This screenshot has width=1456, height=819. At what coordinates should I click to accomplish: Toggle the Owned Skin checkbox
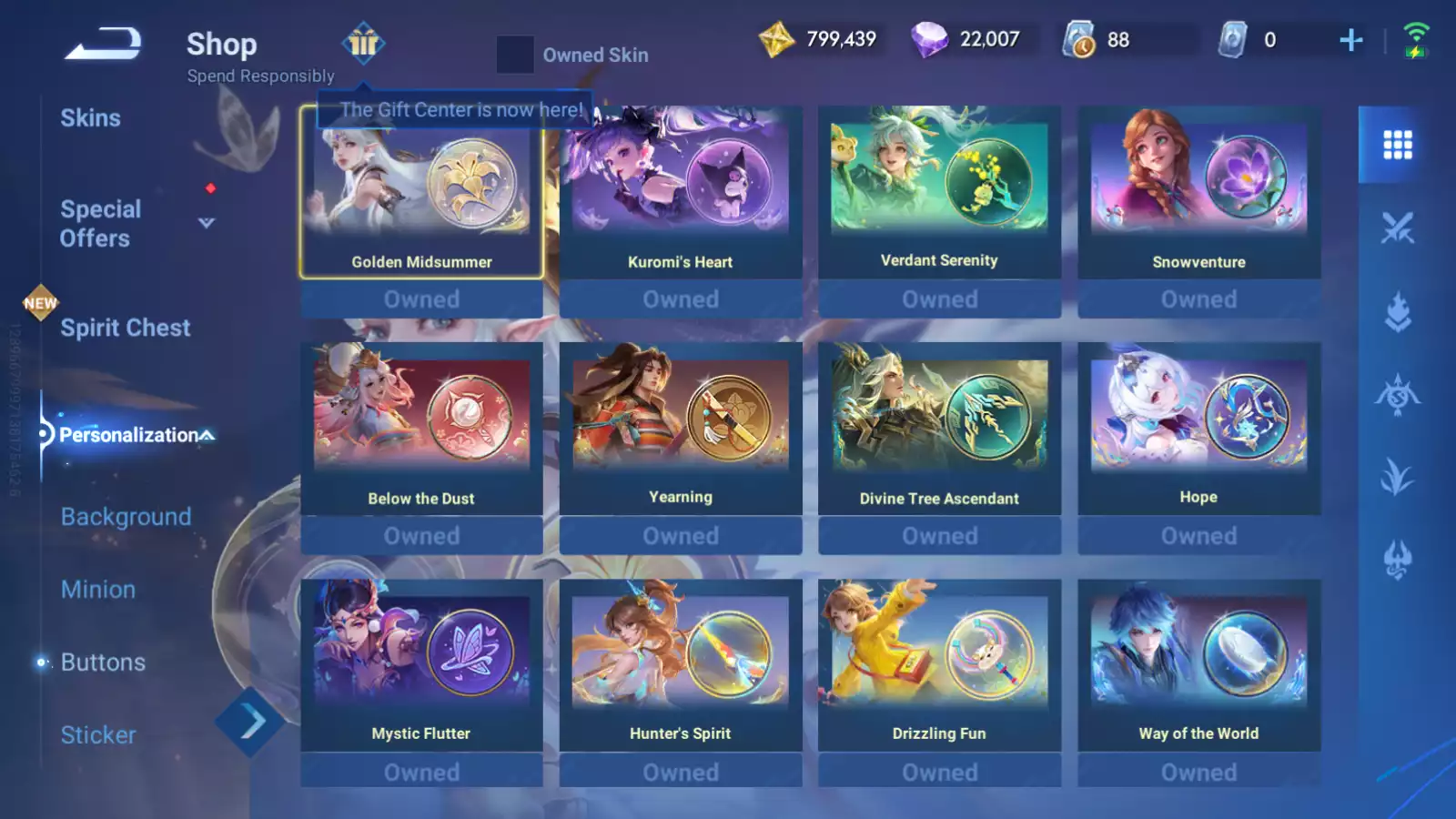coord(515,55)
